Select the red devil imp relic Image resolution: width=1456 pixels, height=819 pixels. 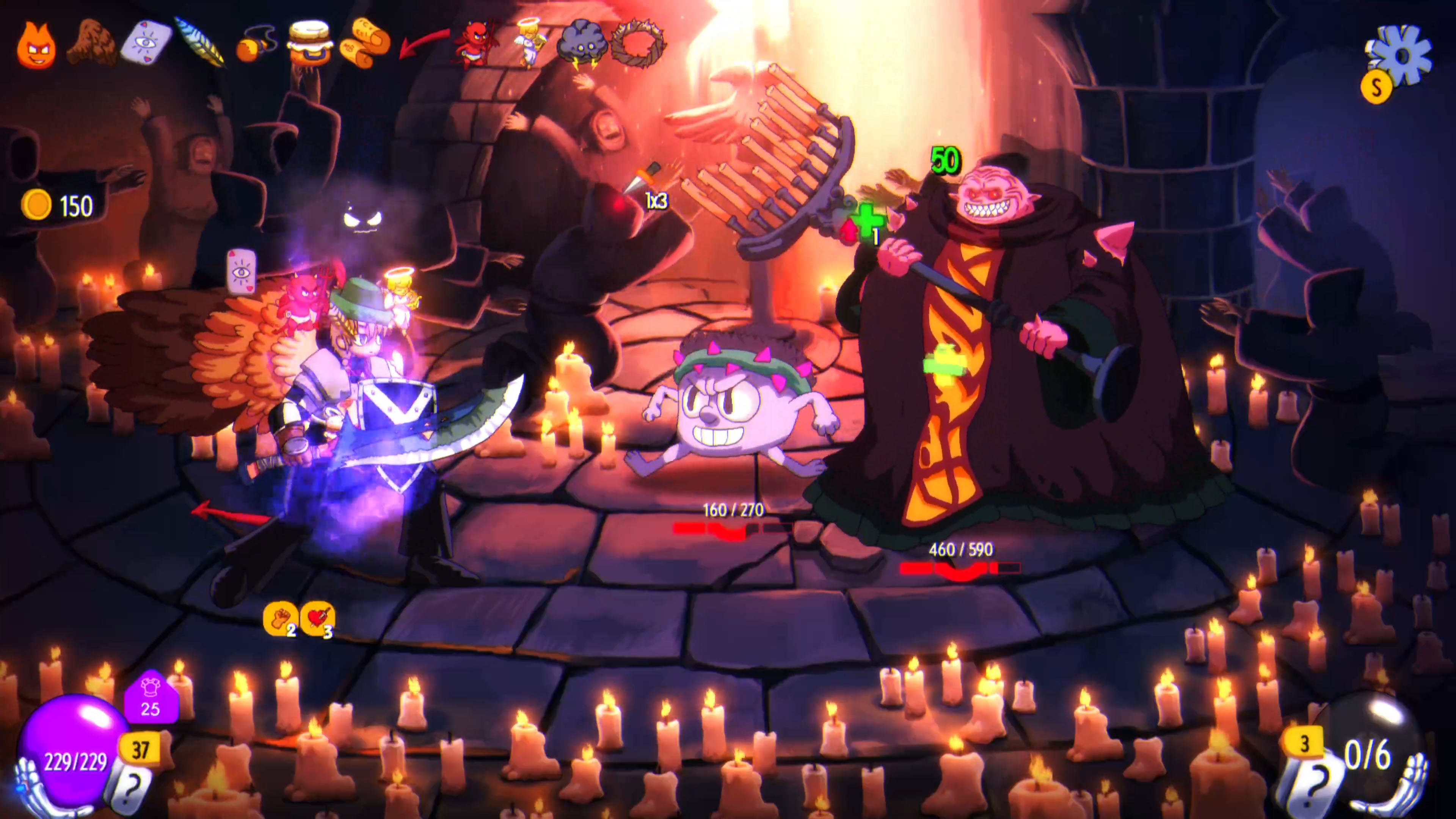pyautogui.click(x=478, y=42)
